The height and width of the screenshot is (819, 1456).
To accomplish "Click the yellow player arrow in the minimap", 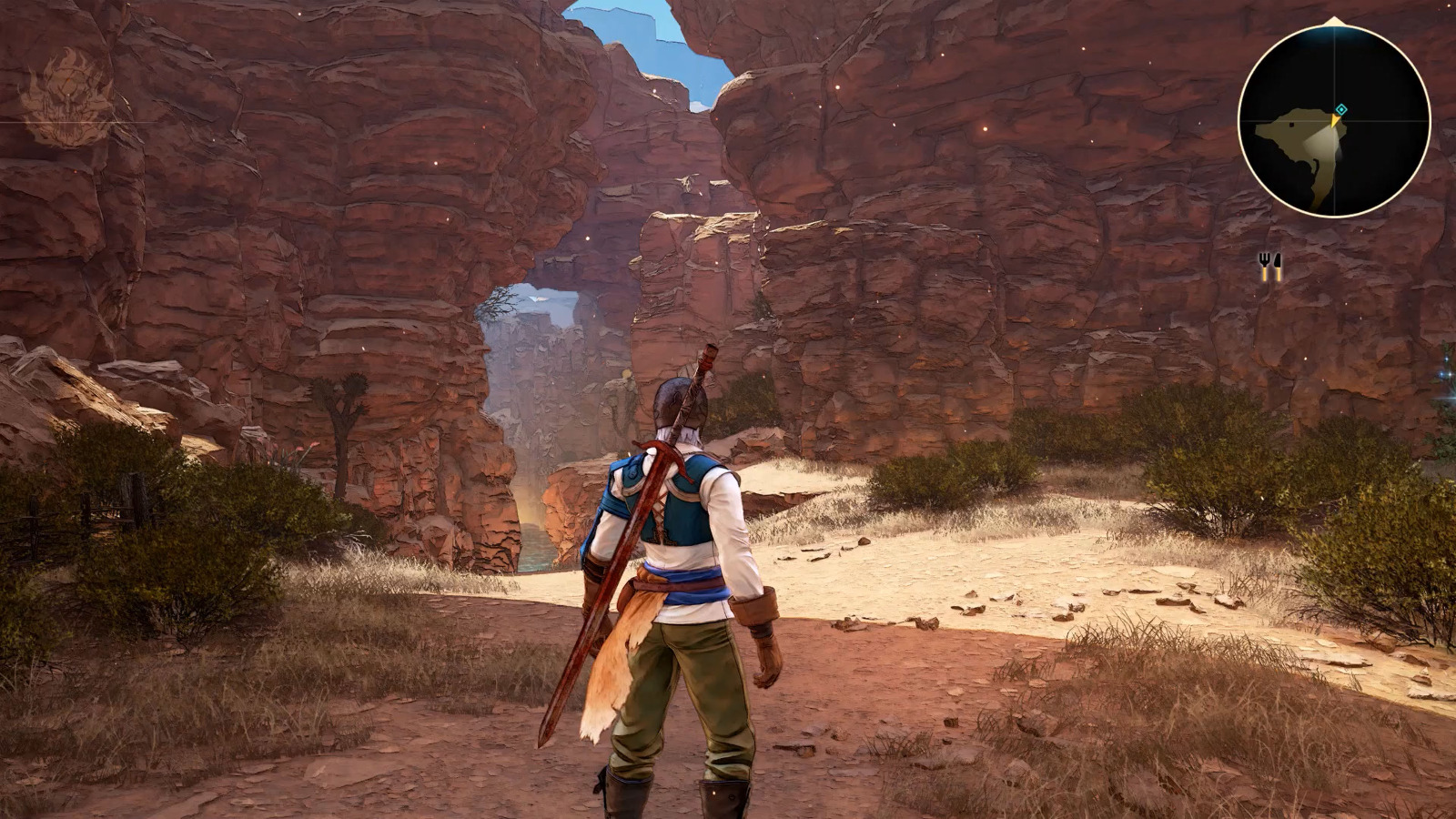I will tap(1335, 120).
